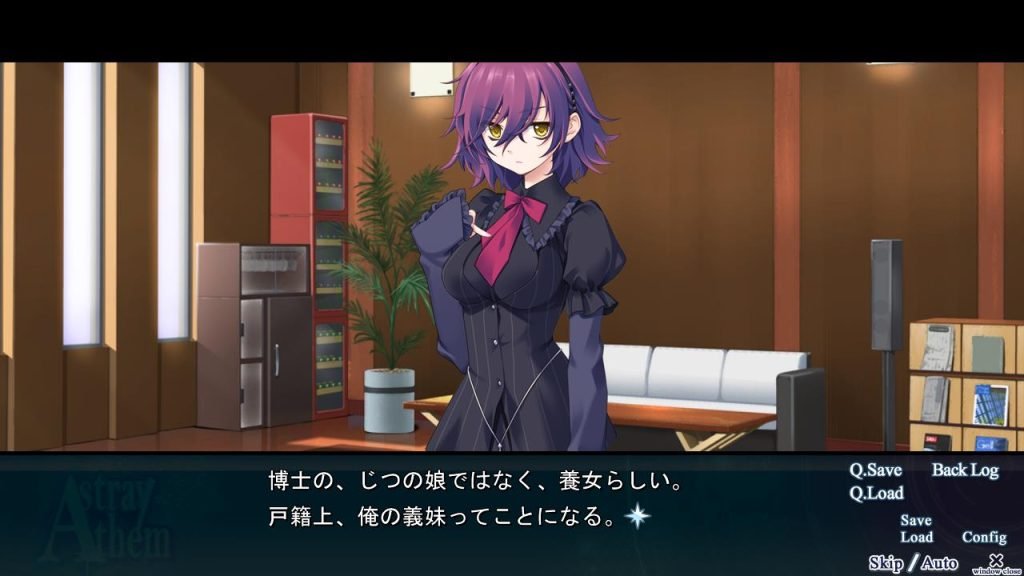The width and height of the screenshot is (1024, 576).
Task: Toggle Auto mode
Action: 939,563
